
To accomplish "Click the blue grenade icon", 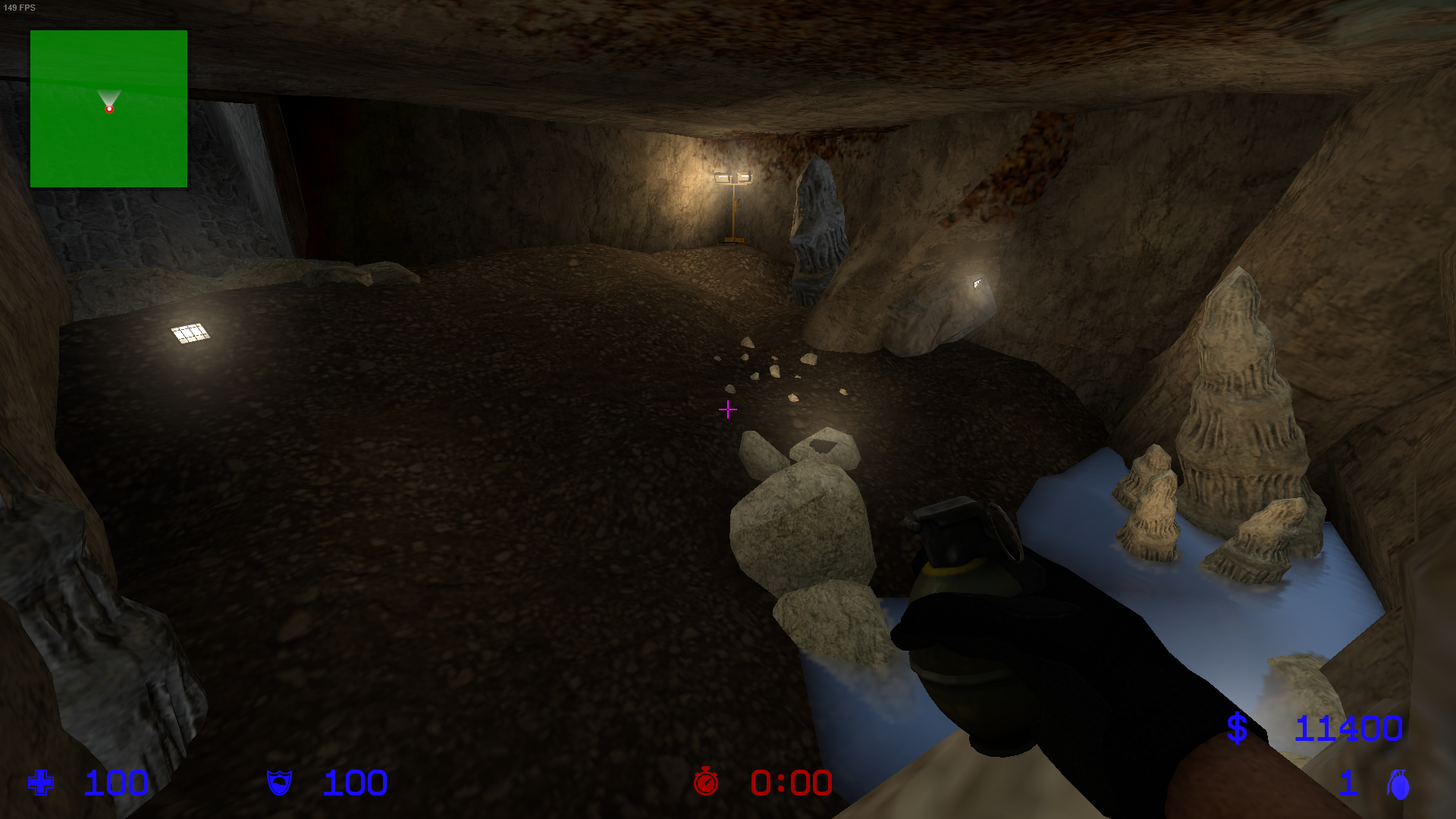I will pyautogui.click(x=1398, y=784).
